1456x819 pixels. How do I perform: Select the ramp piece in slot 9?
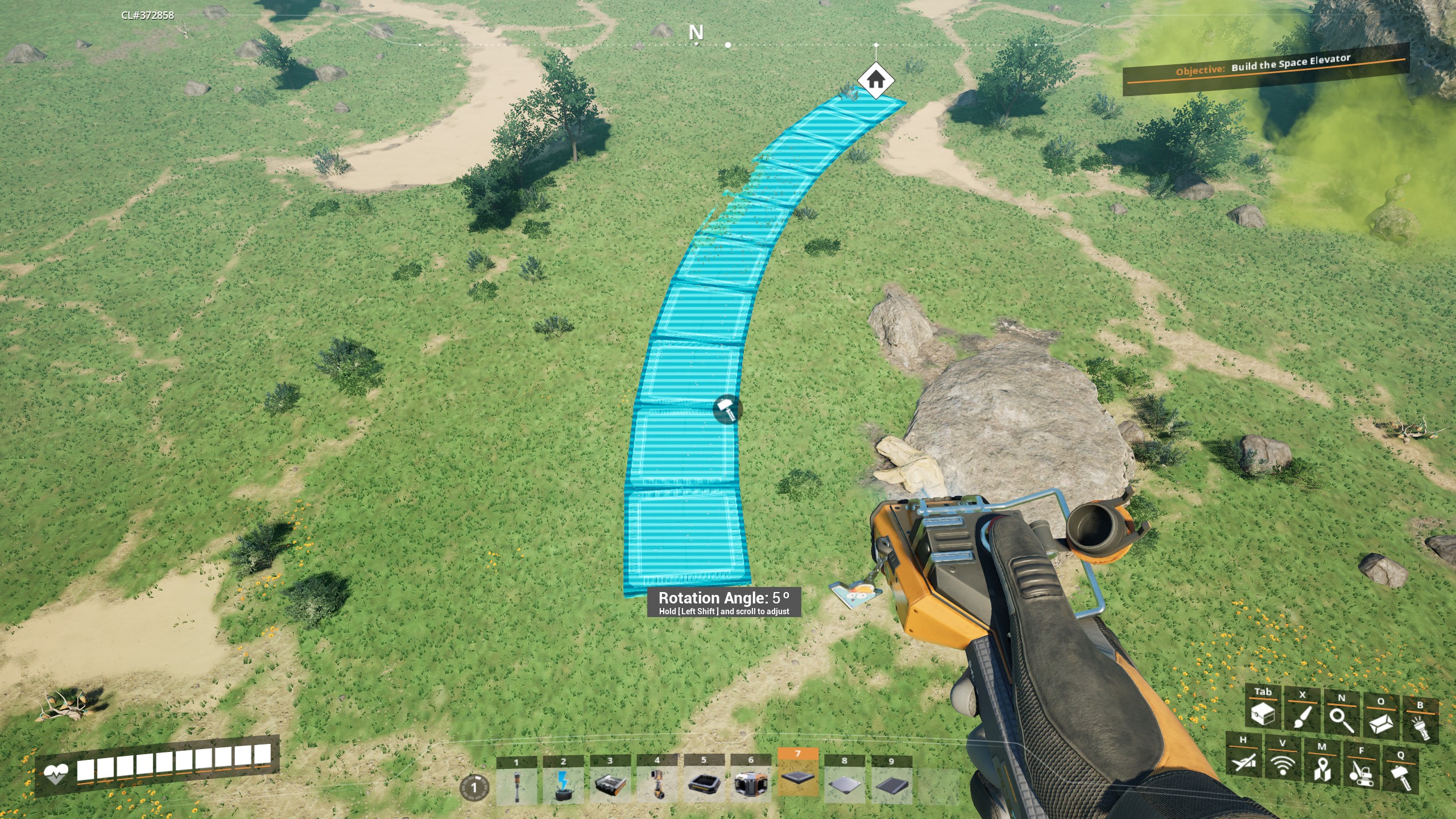pos(891,785)
